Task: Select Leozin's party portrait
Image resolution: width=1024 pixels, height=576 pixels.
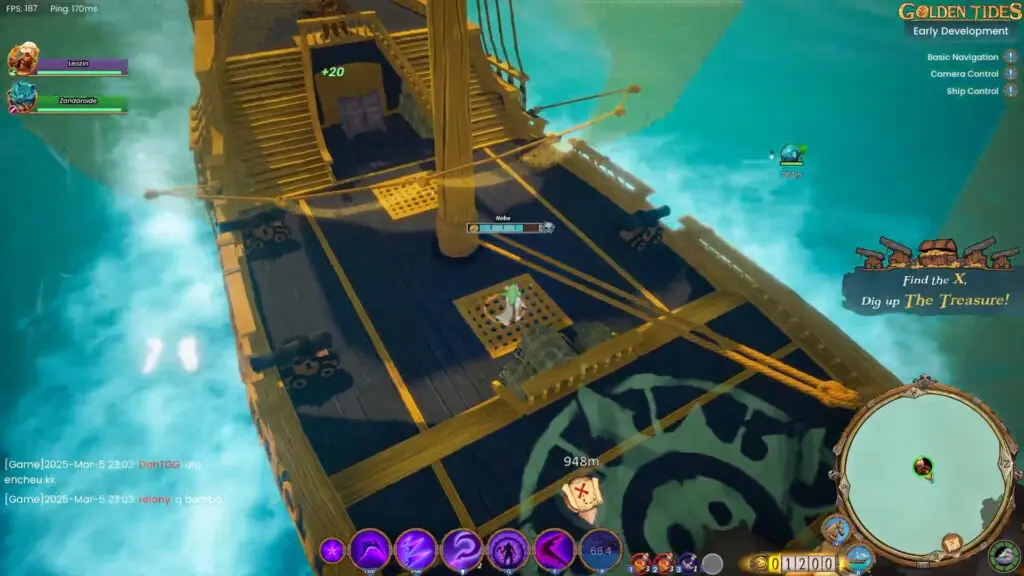Action: (22, 61)
